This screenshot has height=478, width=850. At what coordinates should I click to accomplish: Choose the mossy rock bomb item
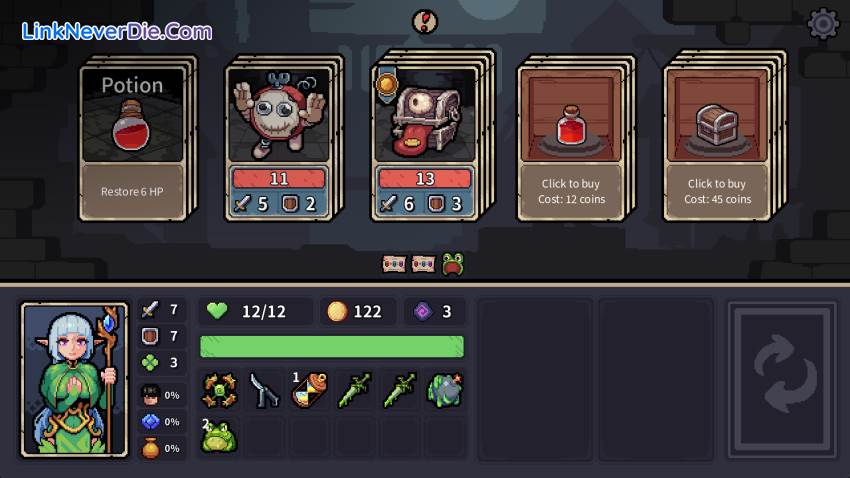[443, 390]
